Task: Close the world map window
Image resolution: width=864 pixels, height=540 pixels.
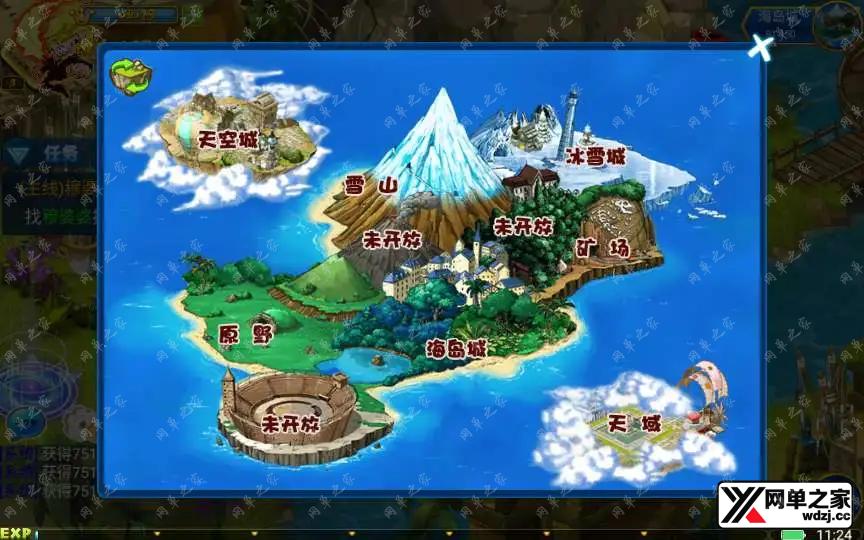Action: pyautogui.click(x=761, y=47)
